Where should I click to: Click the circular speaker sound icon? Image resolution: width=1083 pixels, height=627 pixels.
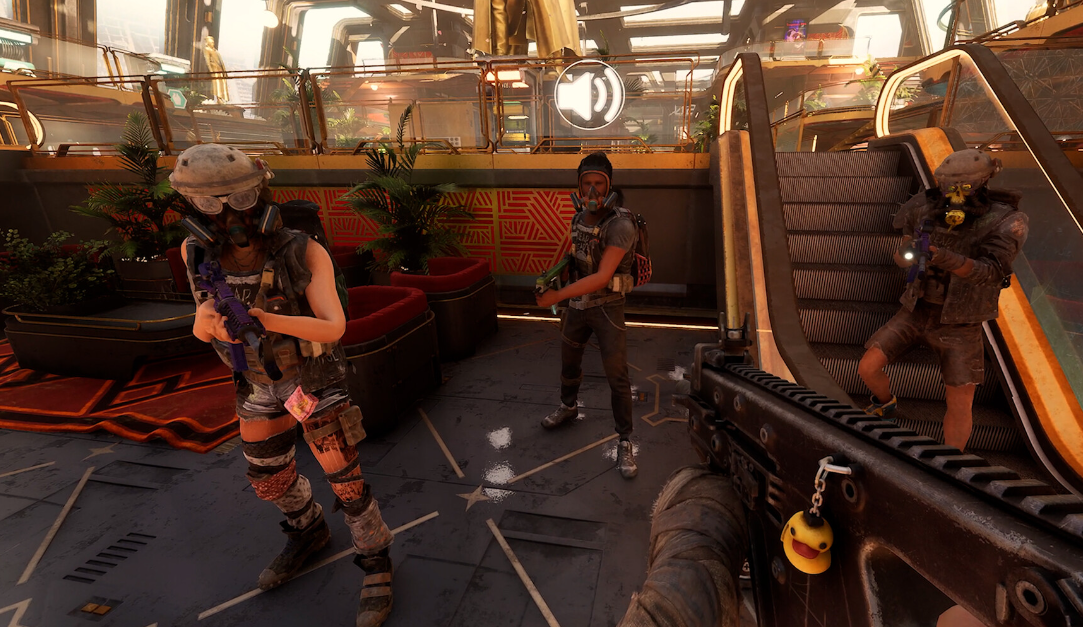pos(589,96)
